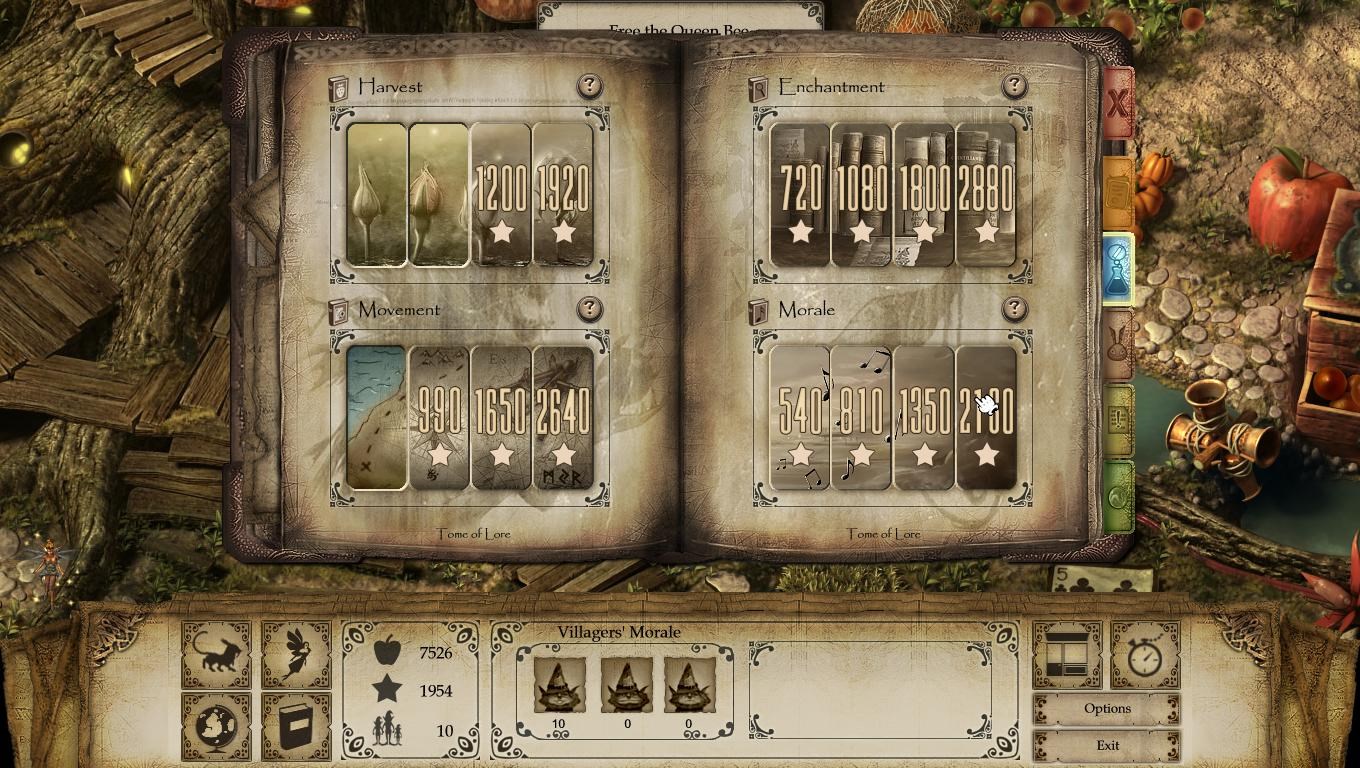Image resolution: width=1360 pixels, height=768 pixels.
Task: Open the Options menu
Action: (1105, 708)
